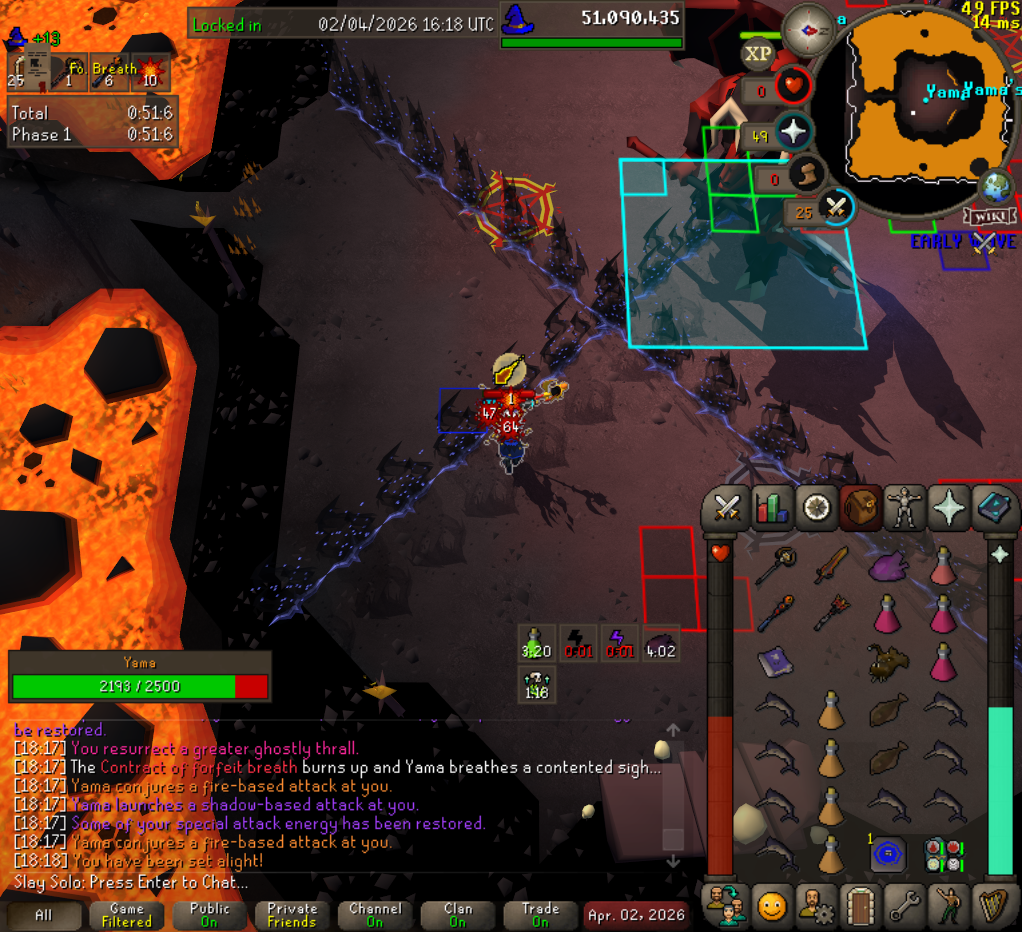1022x932 pixels.
Task: Open the Settings wrench tab
Action: click(905, 905)
